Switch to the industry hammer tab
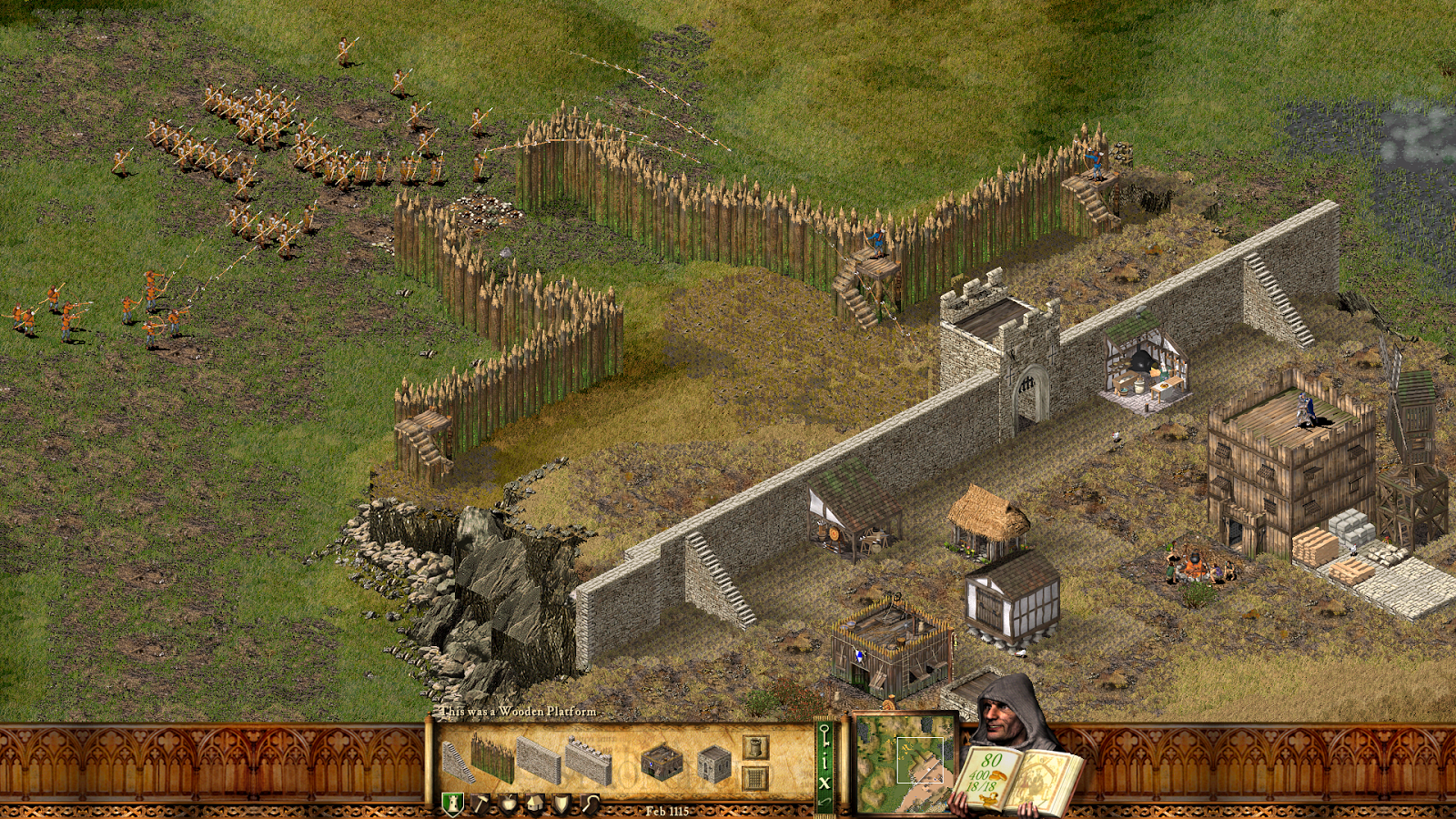The image size is (1456, 819). [x=480, y=804]
